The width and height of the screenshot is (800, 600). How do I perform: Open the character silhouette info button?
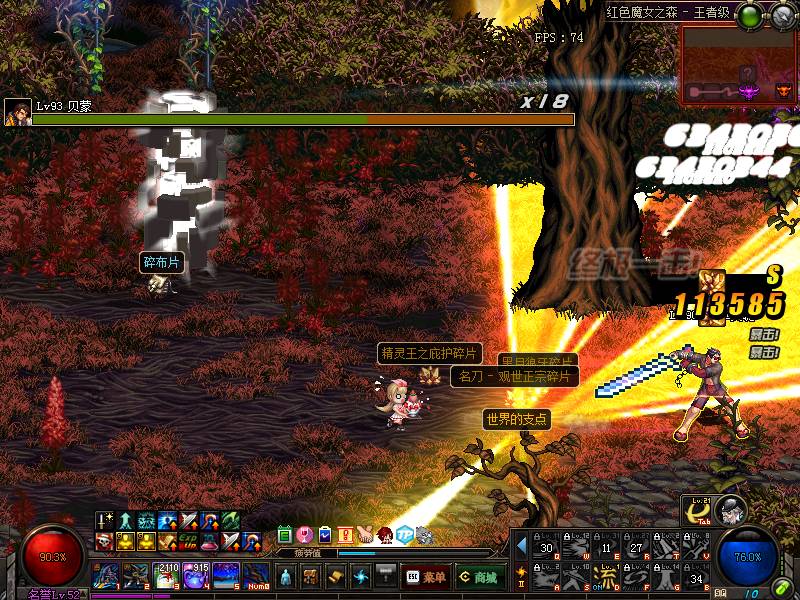(285, 577)
